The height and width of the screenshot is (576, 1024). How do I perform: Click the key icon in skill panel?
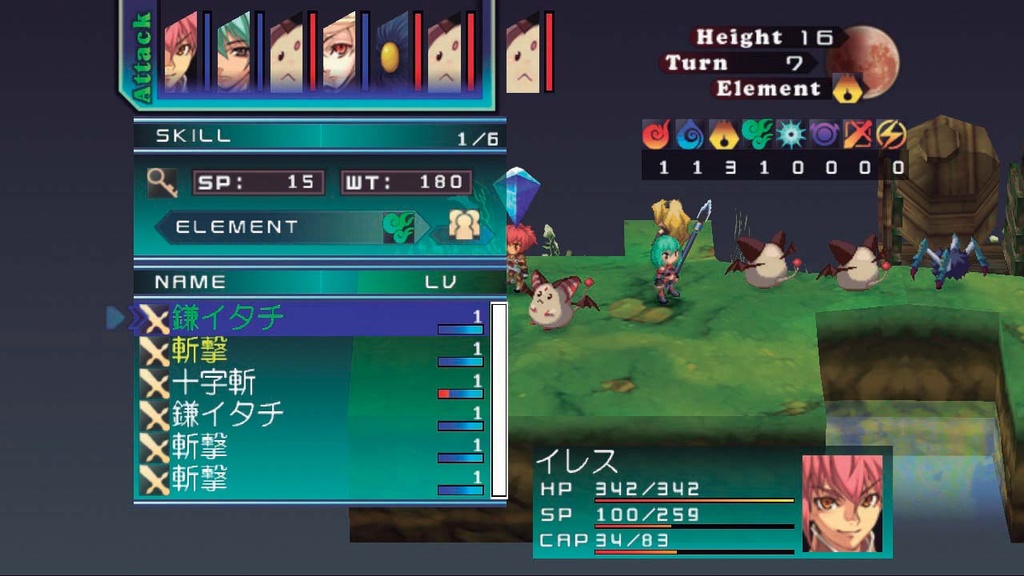(161, 181)
